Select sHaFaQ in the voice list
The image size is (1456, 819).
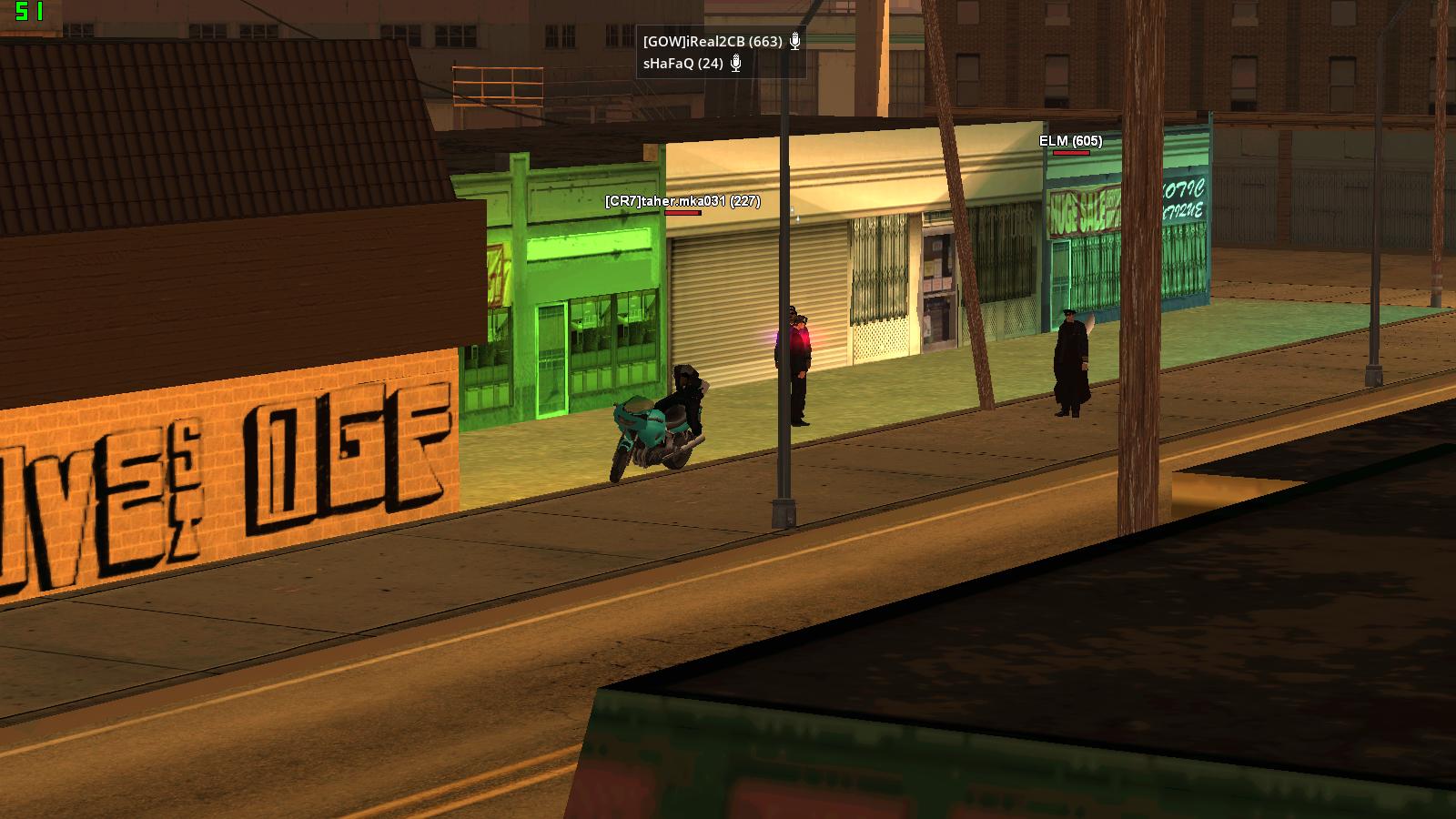pos(682,64)
